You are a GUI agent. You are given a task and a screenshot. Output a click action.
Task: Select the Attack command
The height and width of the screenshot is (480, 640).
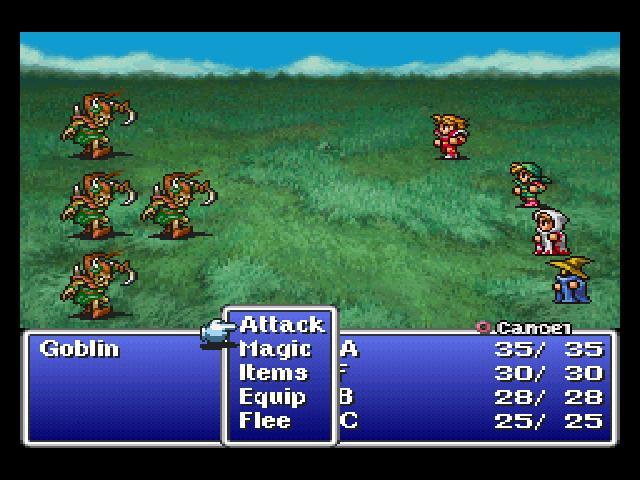click(x=282, y=325)
